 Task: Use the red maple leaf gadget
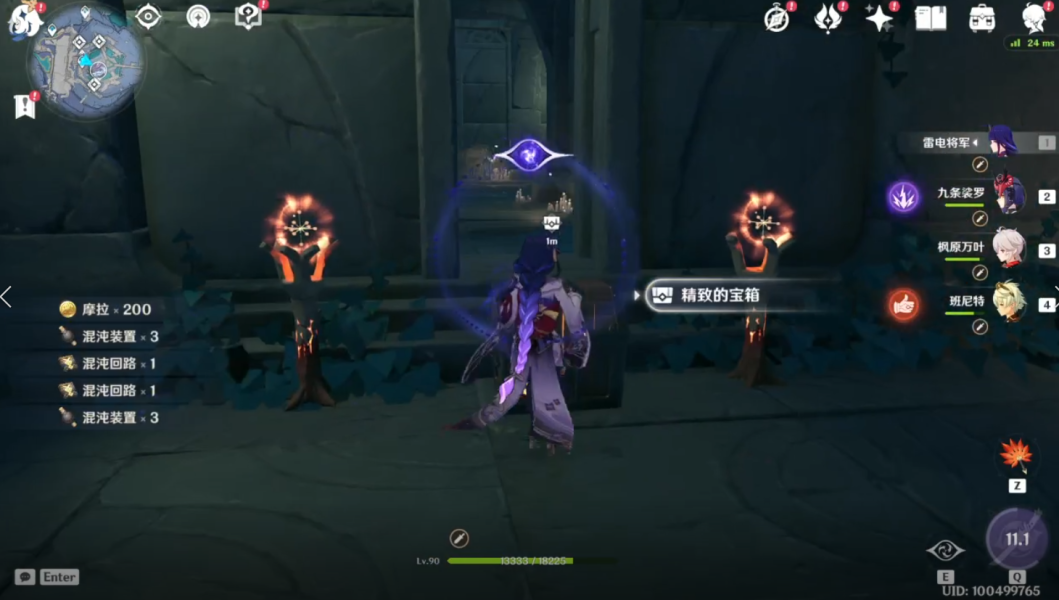coord(1017,455)
